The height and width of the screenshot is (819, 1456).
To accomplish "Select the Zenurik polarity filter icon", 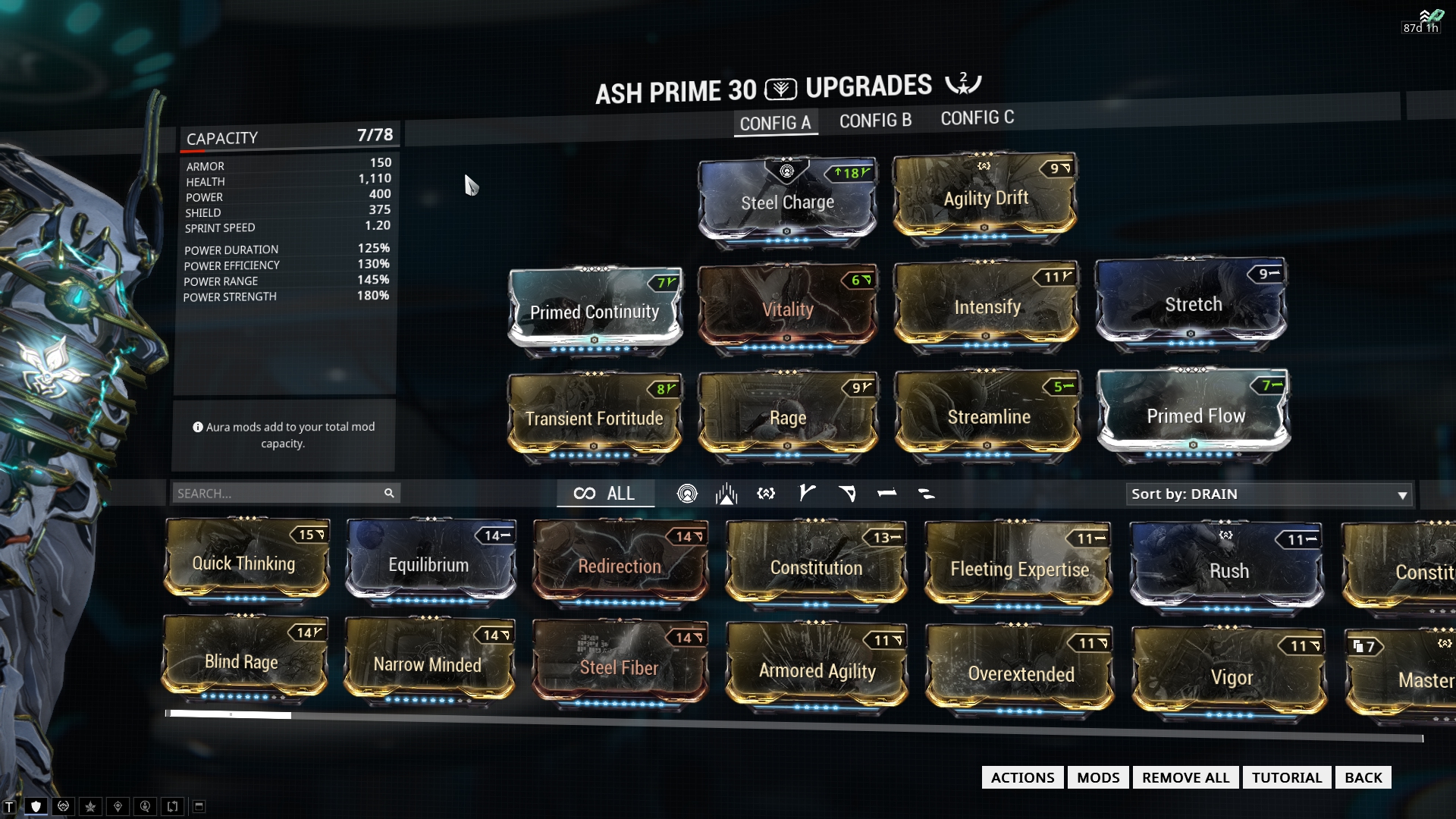I will point(925,493).
